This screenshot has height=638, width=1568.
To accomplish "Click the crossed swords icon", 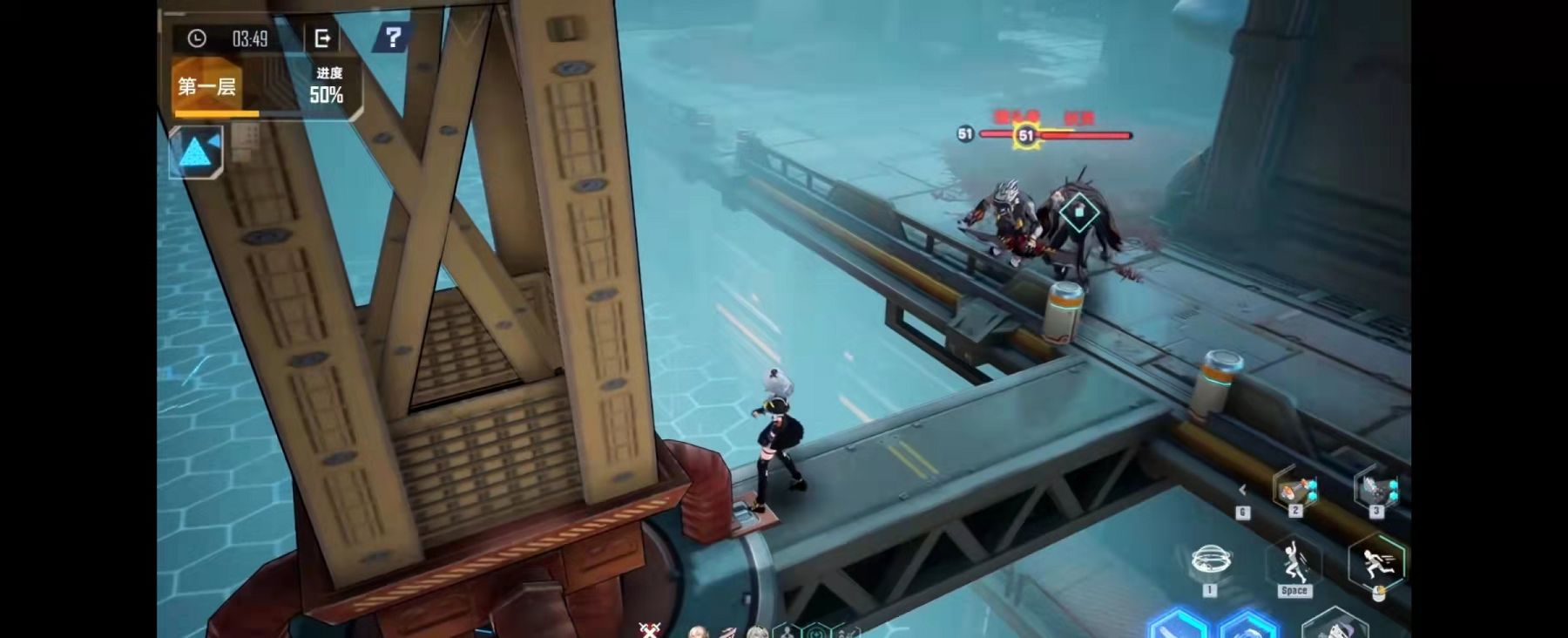I will pyautogui.click(x=649, y=630).
